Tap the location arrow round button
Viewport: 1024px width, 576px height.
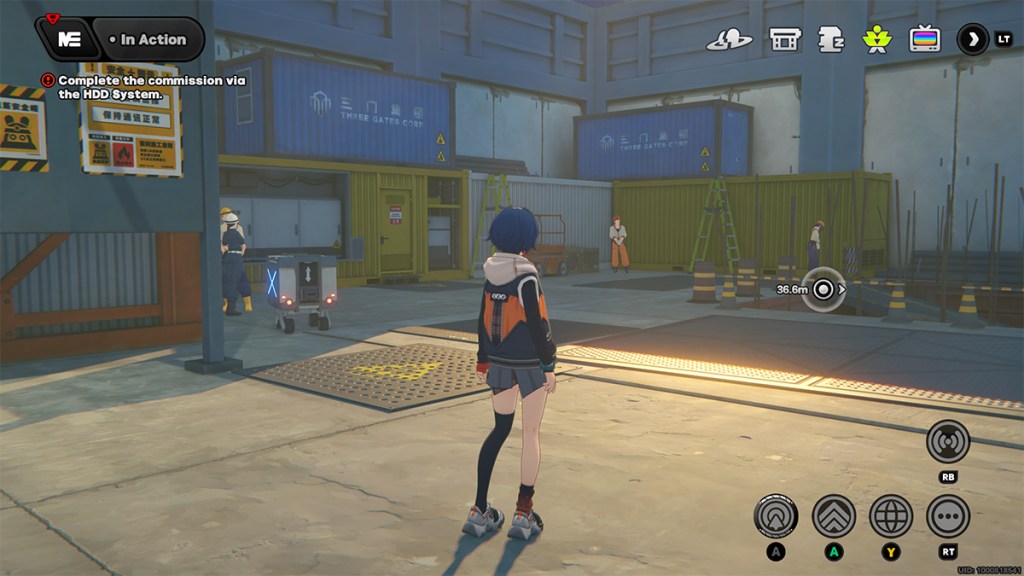click(x=775, y=516)
